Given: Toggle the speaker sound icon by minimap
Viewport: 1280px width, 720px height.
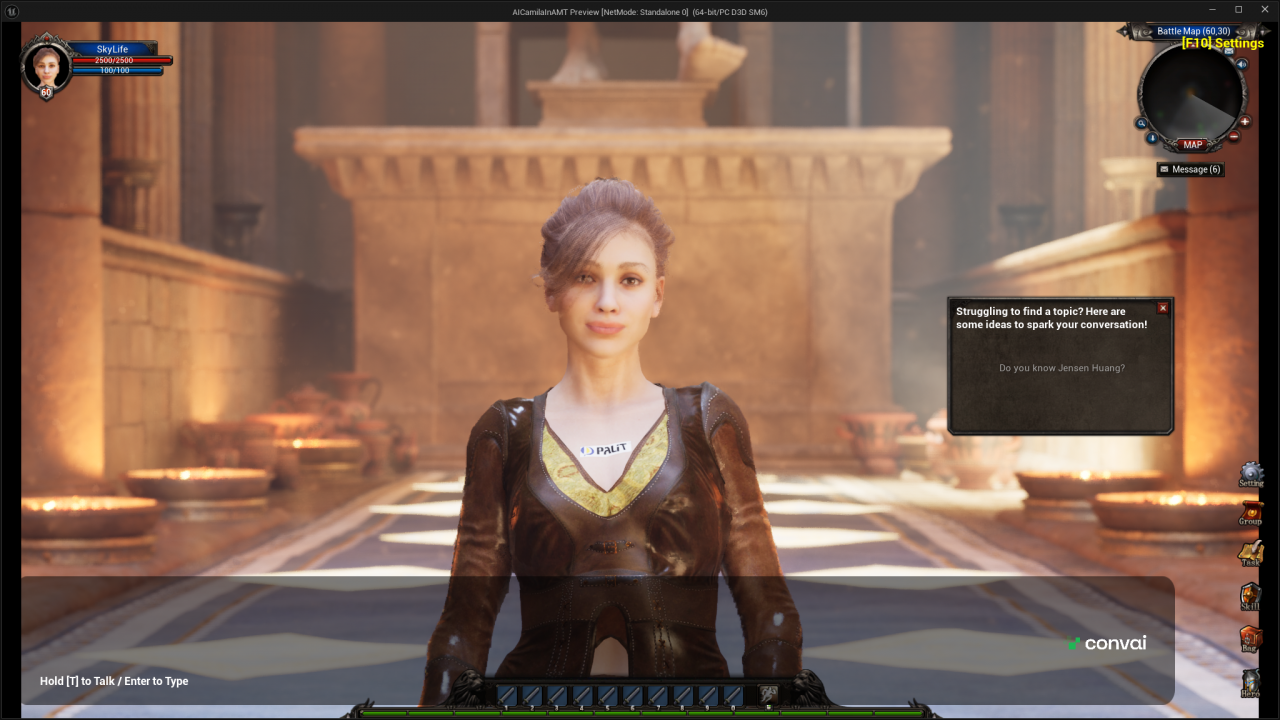Looking at the screenshot, I should [1242, 64].
